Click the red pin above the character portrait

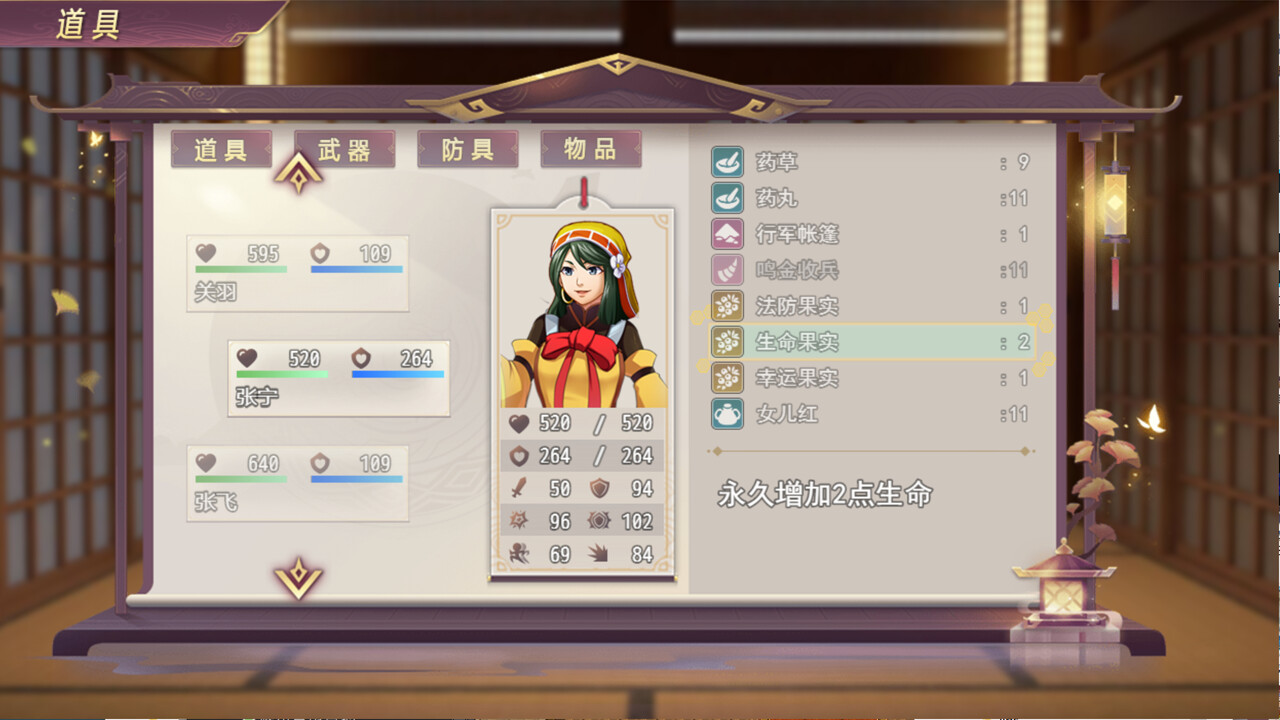point(582,192)
